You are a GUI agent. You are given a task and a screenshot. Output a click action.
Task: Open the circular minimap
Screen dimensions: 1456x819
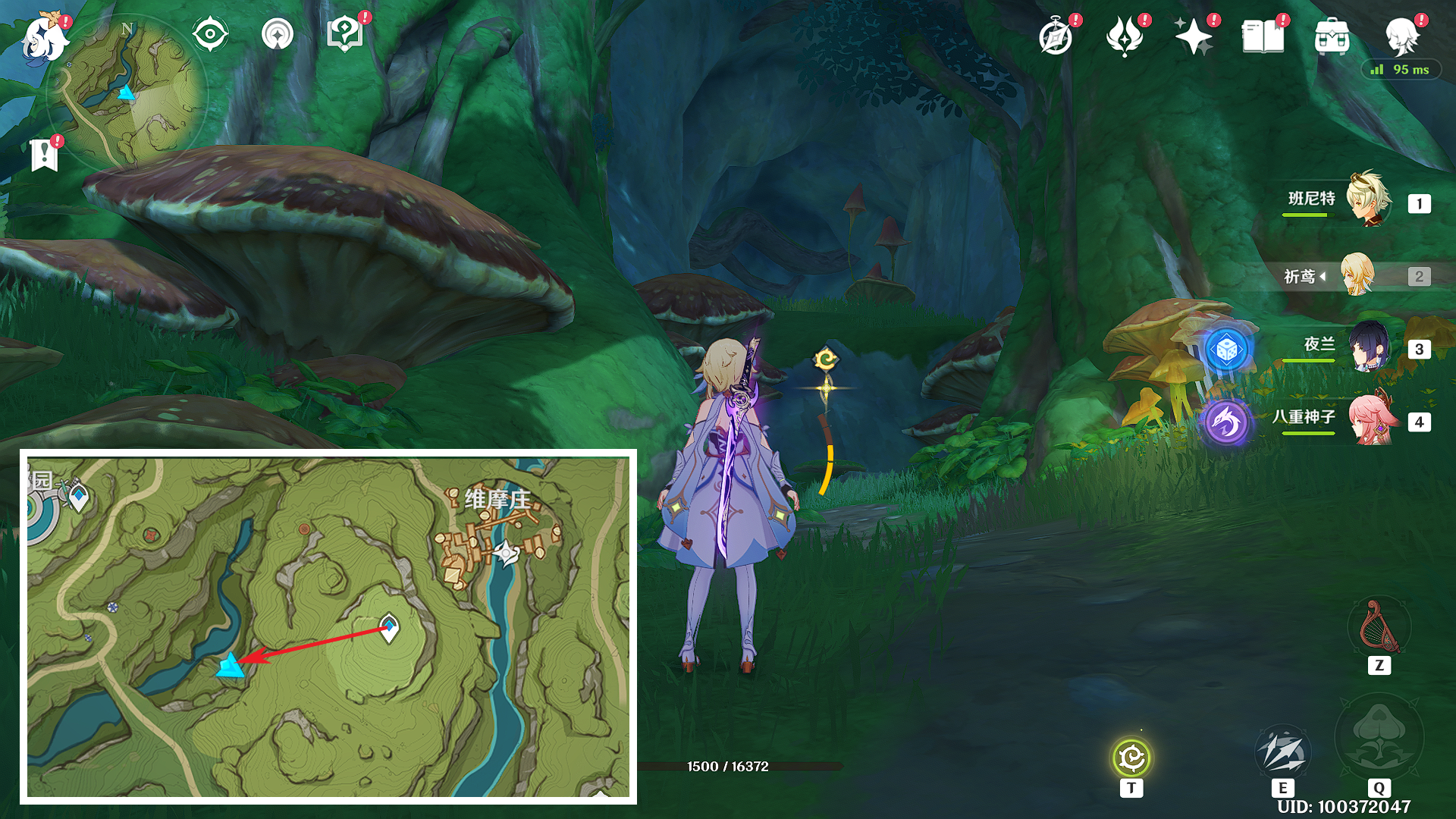click(x=127, y=93)
